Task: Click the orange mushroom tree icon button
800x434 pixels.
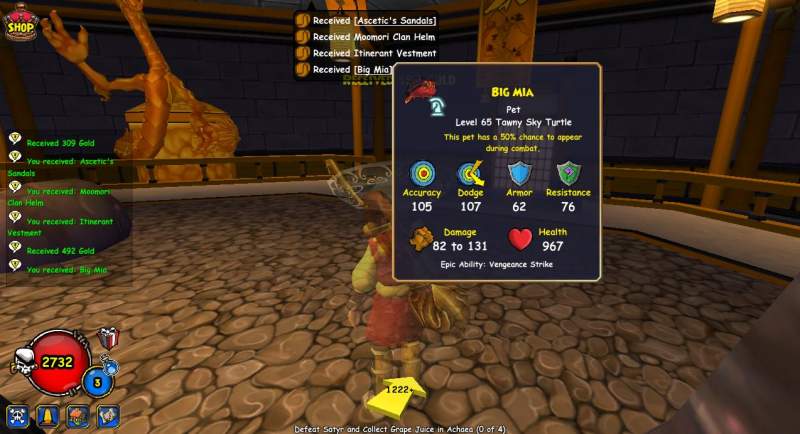Action: [x=78, y=416]
